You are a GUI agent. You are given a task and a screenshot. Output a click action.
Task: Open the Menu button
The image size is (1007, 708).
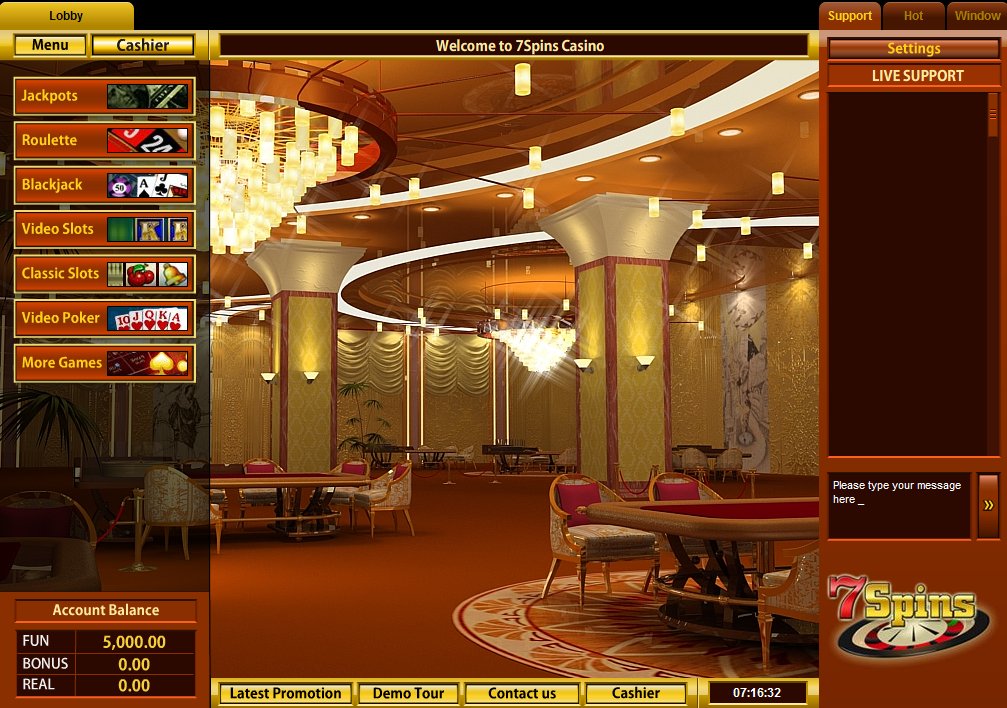pyautogui.click(x=50, y=45)
